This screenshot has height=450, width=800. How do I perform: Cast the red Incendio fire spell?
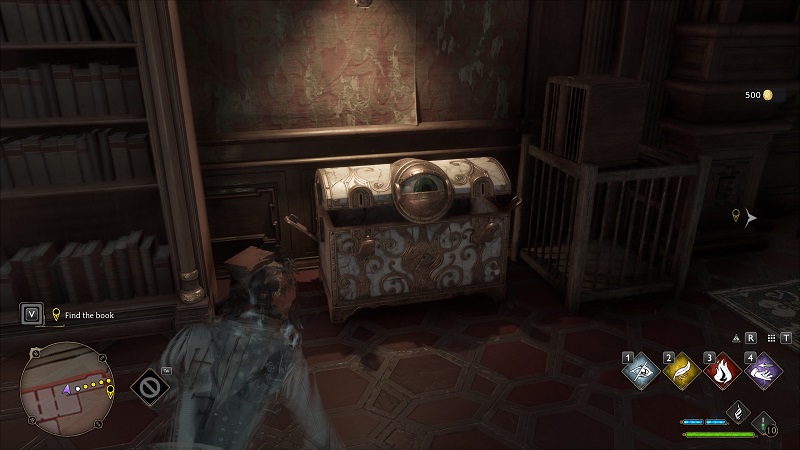click(x=722, y=373)
